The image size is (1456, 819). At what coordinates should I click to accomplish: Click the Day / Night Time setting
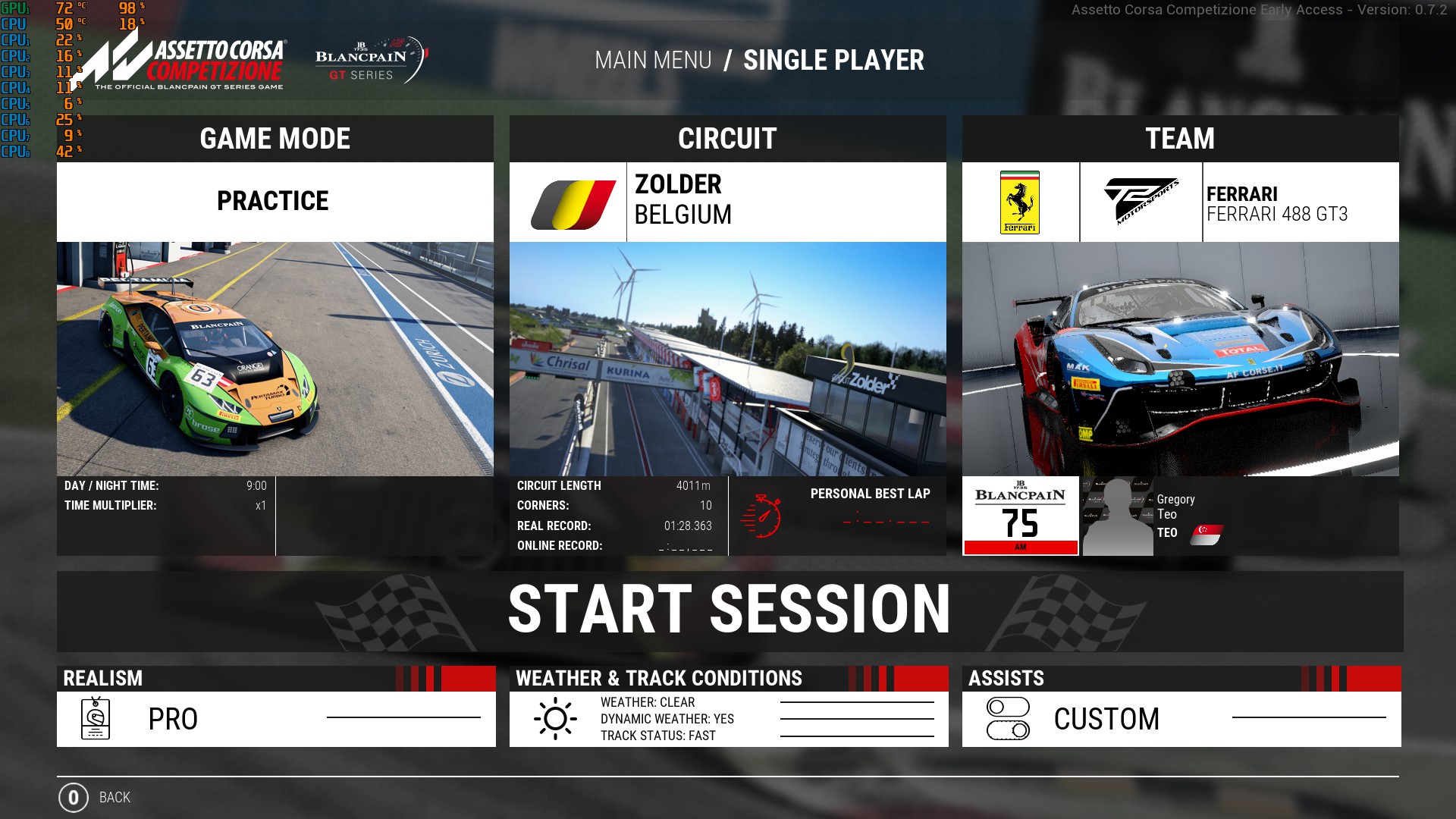coord(165,486)
